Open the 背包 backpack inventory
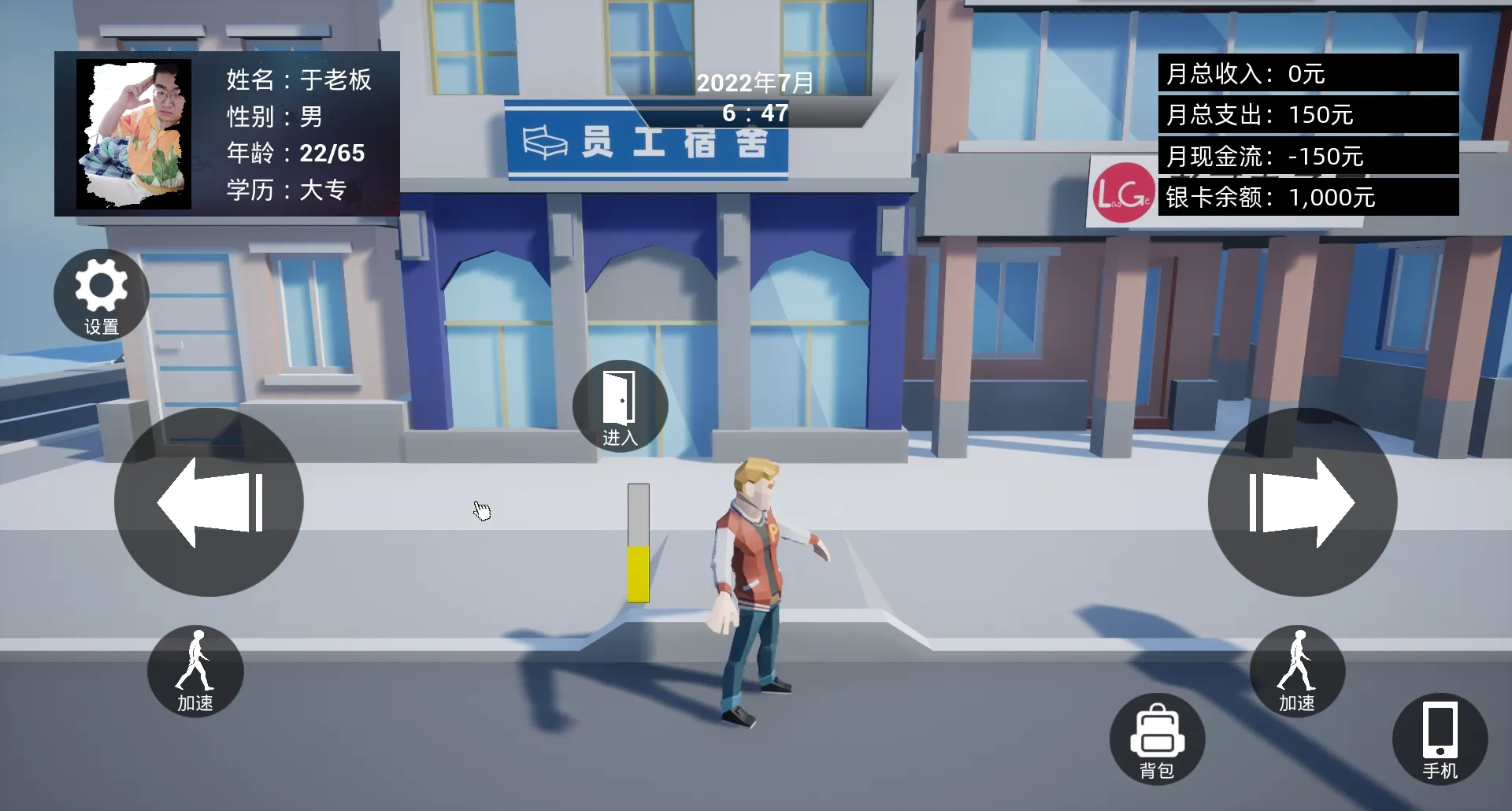 tap(1157, 739)
